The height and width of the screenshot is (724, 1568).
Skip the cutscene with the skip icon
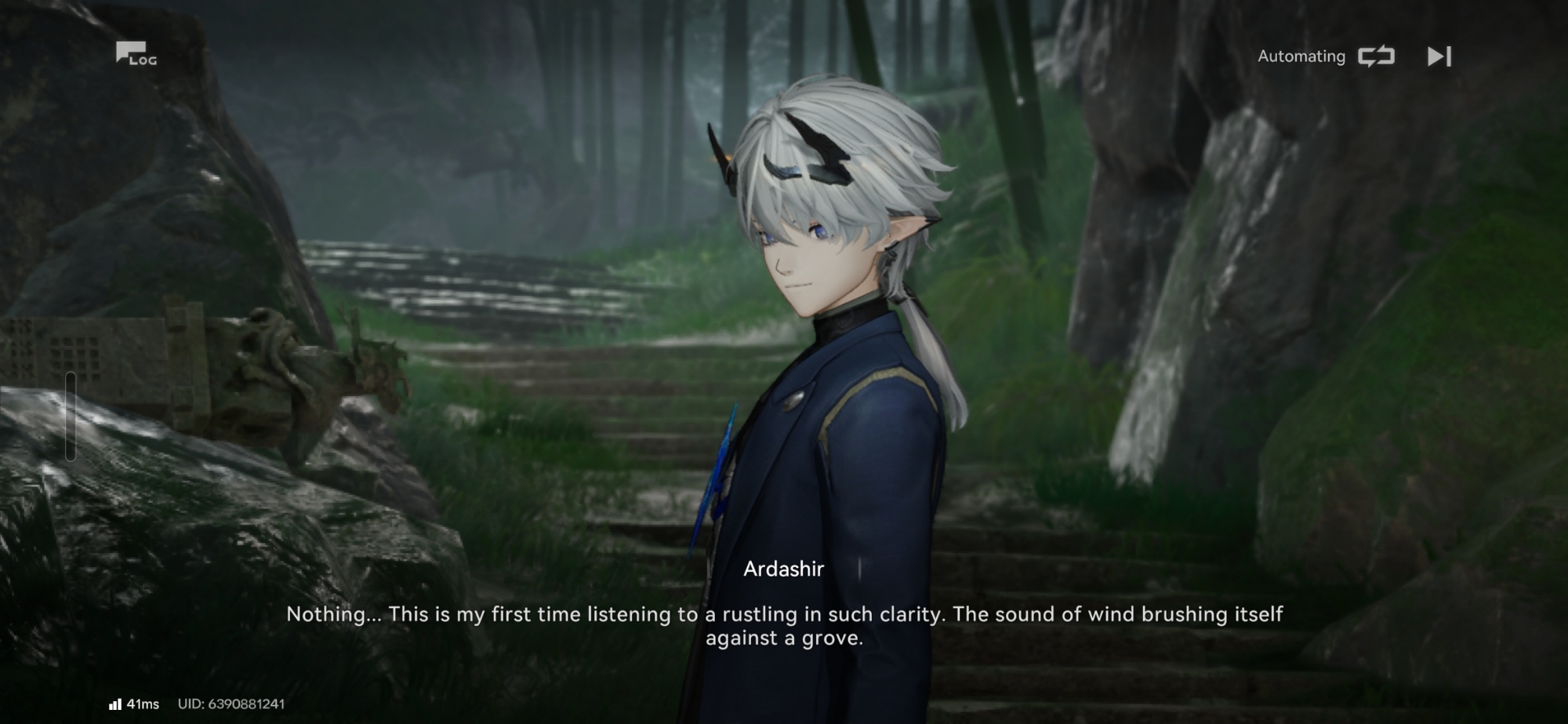1439,56
